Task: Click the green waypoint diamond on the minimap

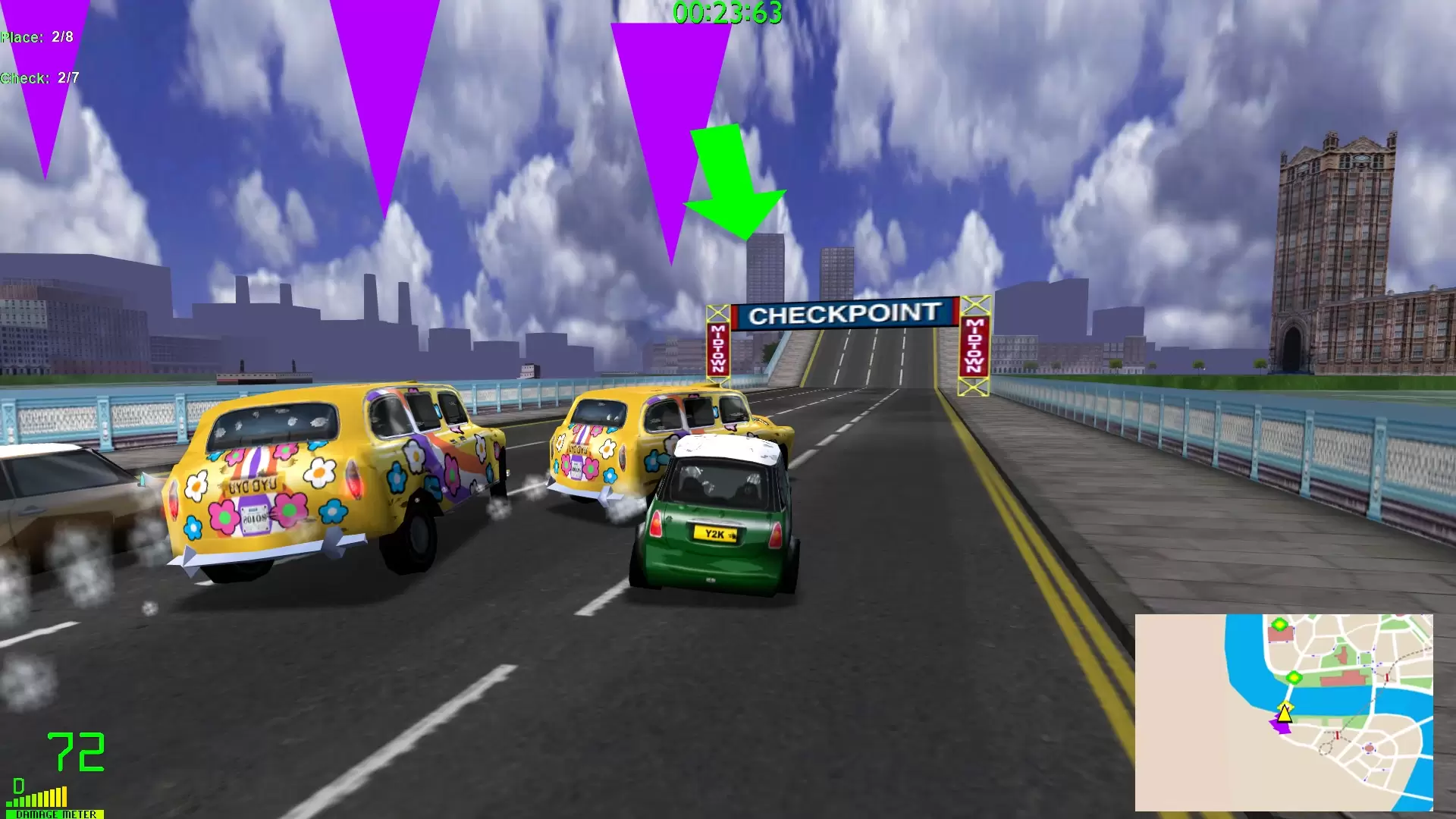Action: pyautogui.click(x=1294, y=677)
